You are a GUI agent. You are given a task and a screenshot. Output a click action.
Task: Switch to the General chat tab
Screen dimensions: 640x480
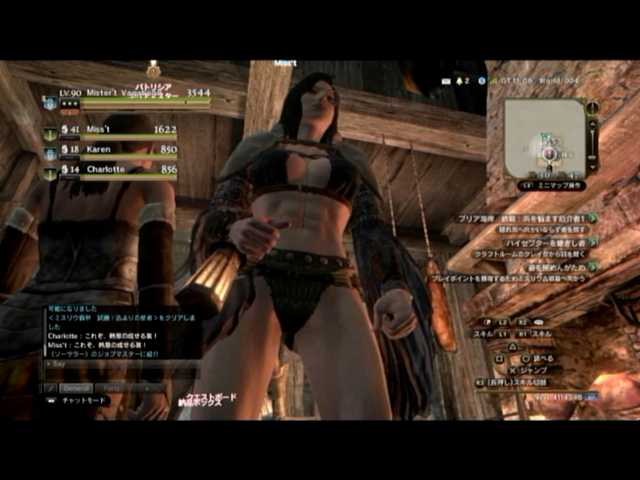click(x=76, y=387)
